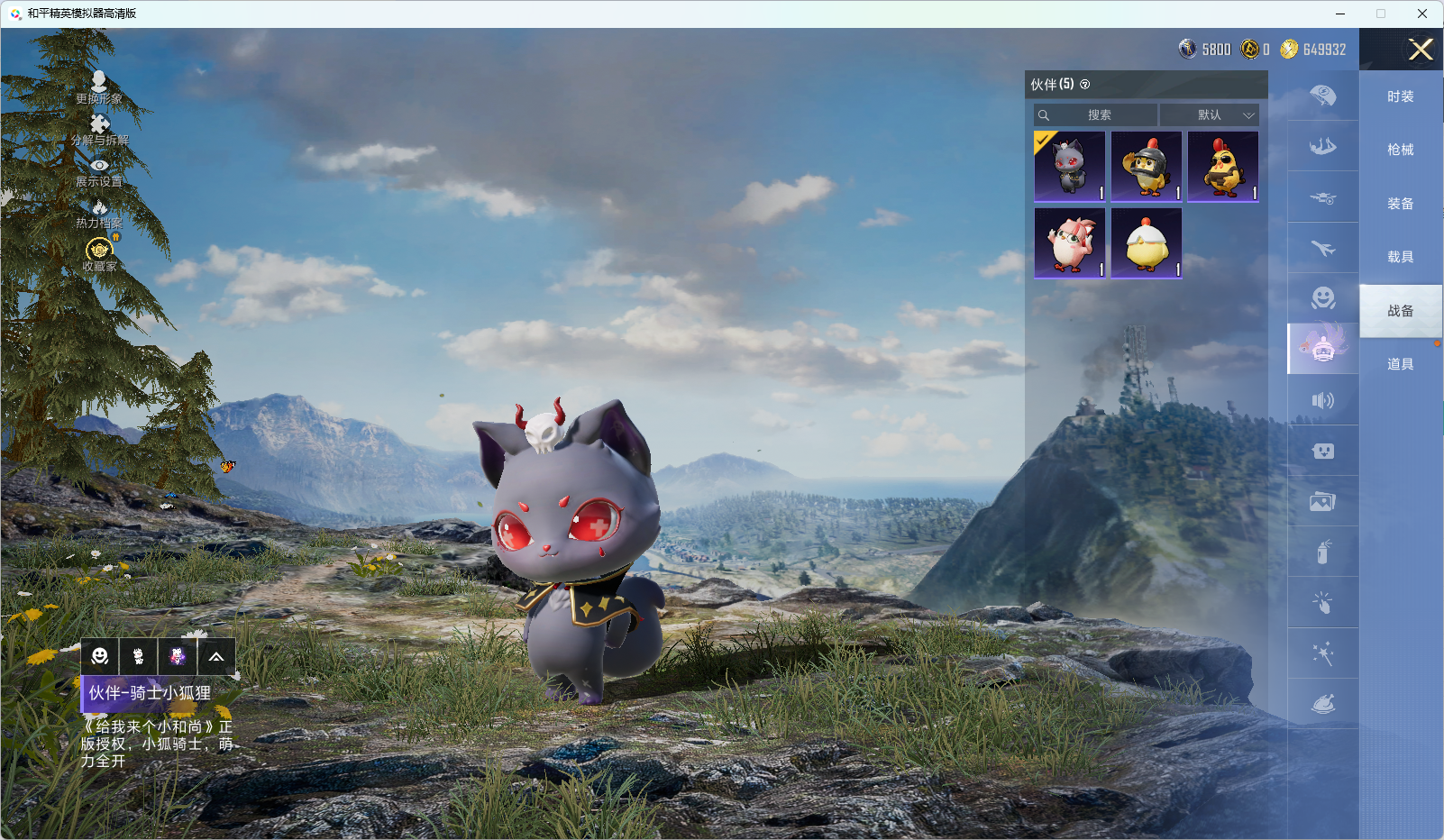
Task: Pick the pink fox companion
Action: (1070, 243)
